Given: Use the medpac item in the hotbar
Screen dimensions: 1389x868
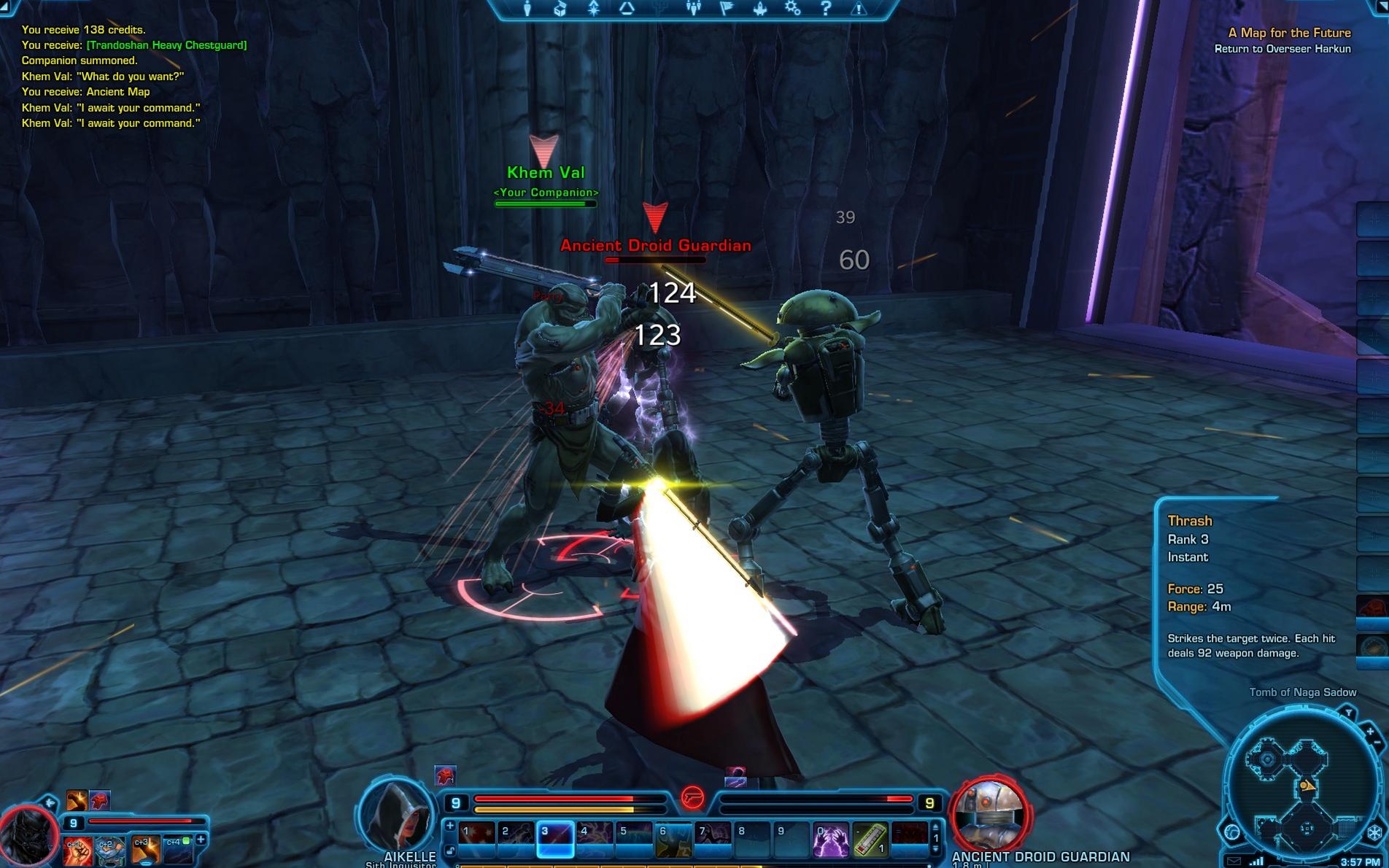Looking at the screenshot, I should tap(870, 840).
